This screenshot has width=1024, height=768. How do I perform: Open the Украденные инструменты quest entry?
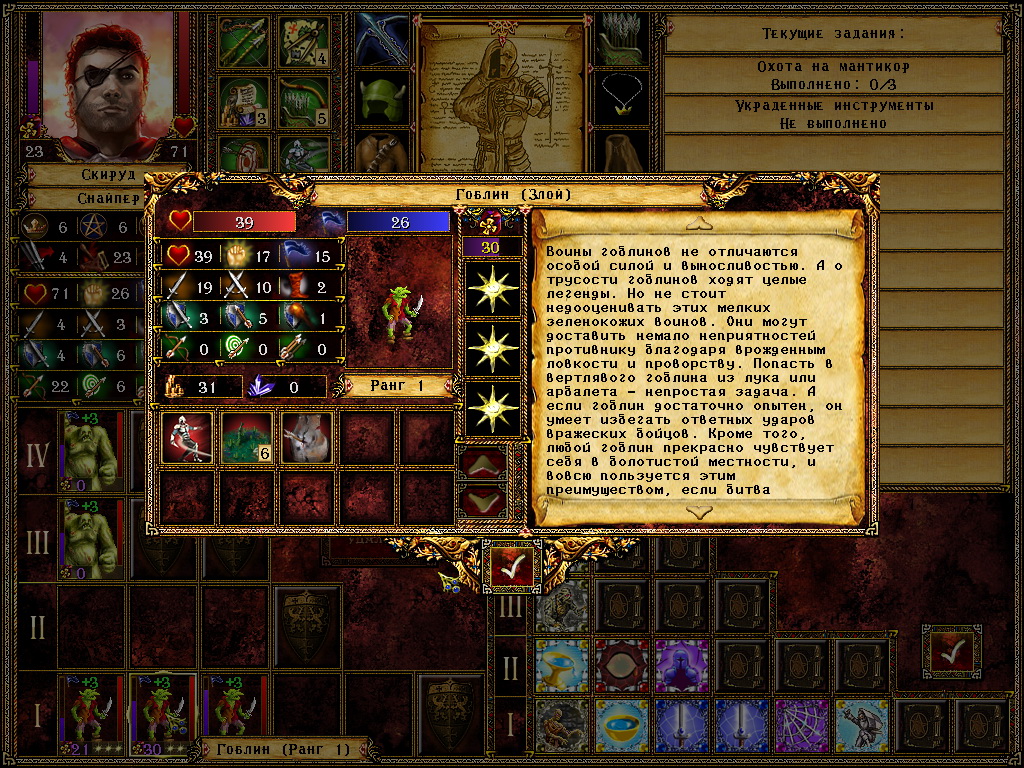834,114
